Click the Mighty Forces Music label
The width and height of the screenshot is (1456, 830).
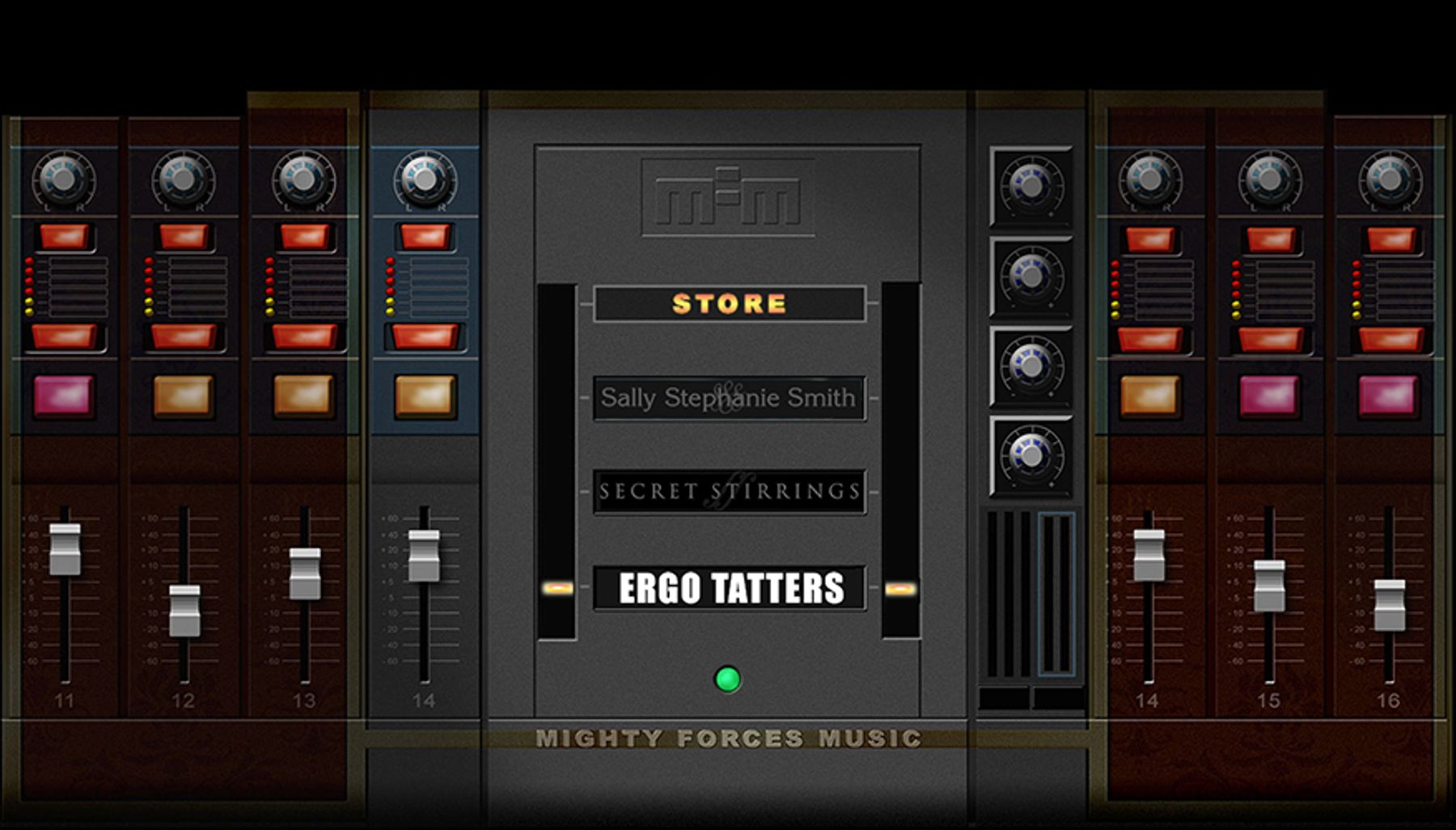[728, 739]
